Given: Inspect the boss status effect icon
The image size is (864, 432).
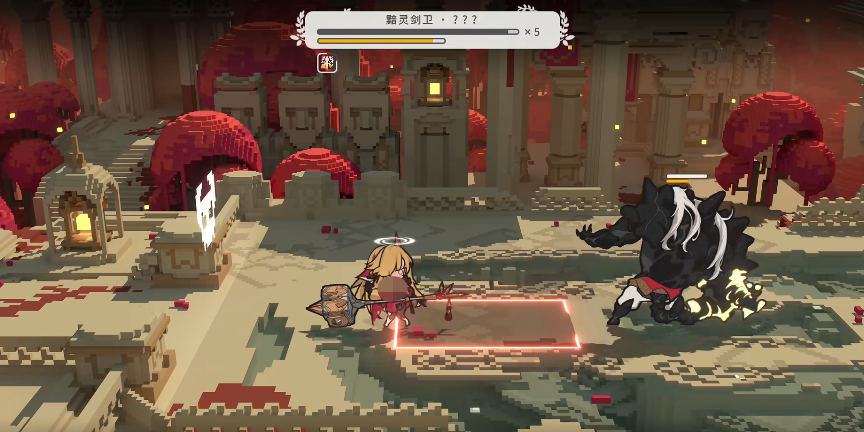Looking at the screenshot, I should click(x=326, y=62).
